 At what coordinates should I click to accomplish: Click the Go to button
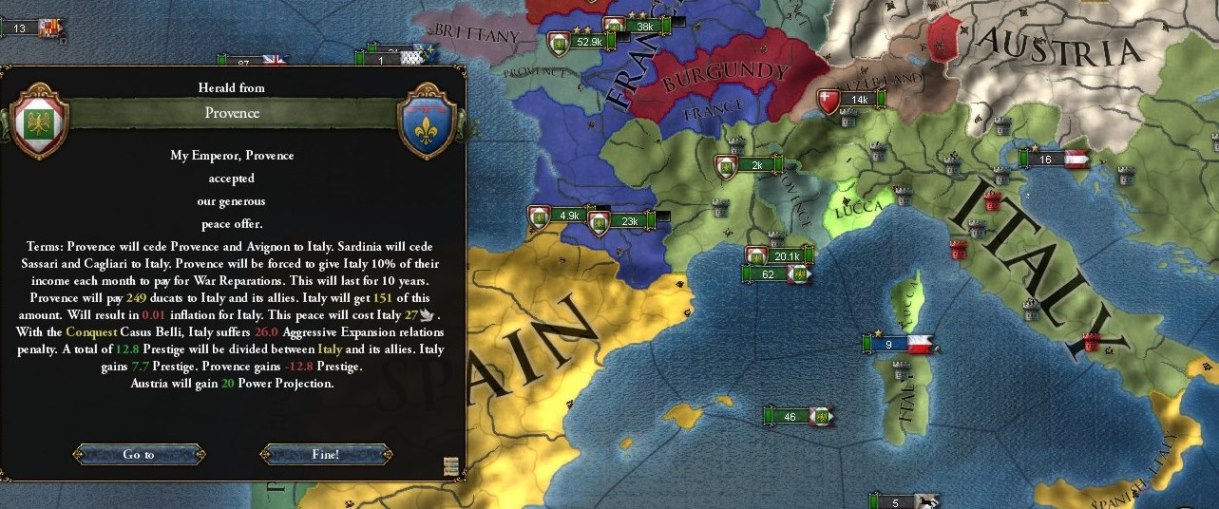[x=138, y=454]
